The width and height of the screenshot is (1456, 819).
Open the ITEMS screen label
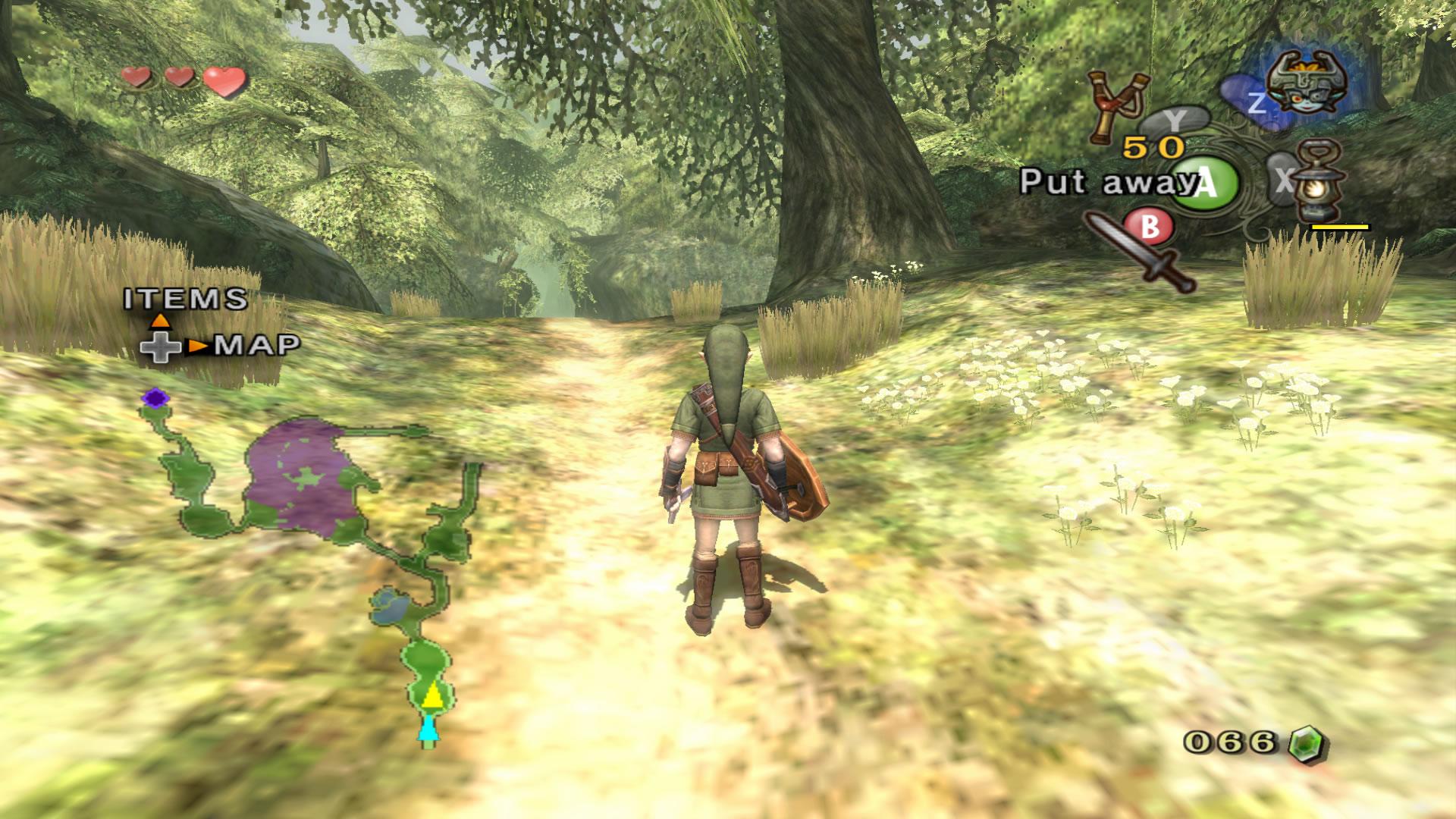point(186,299)
